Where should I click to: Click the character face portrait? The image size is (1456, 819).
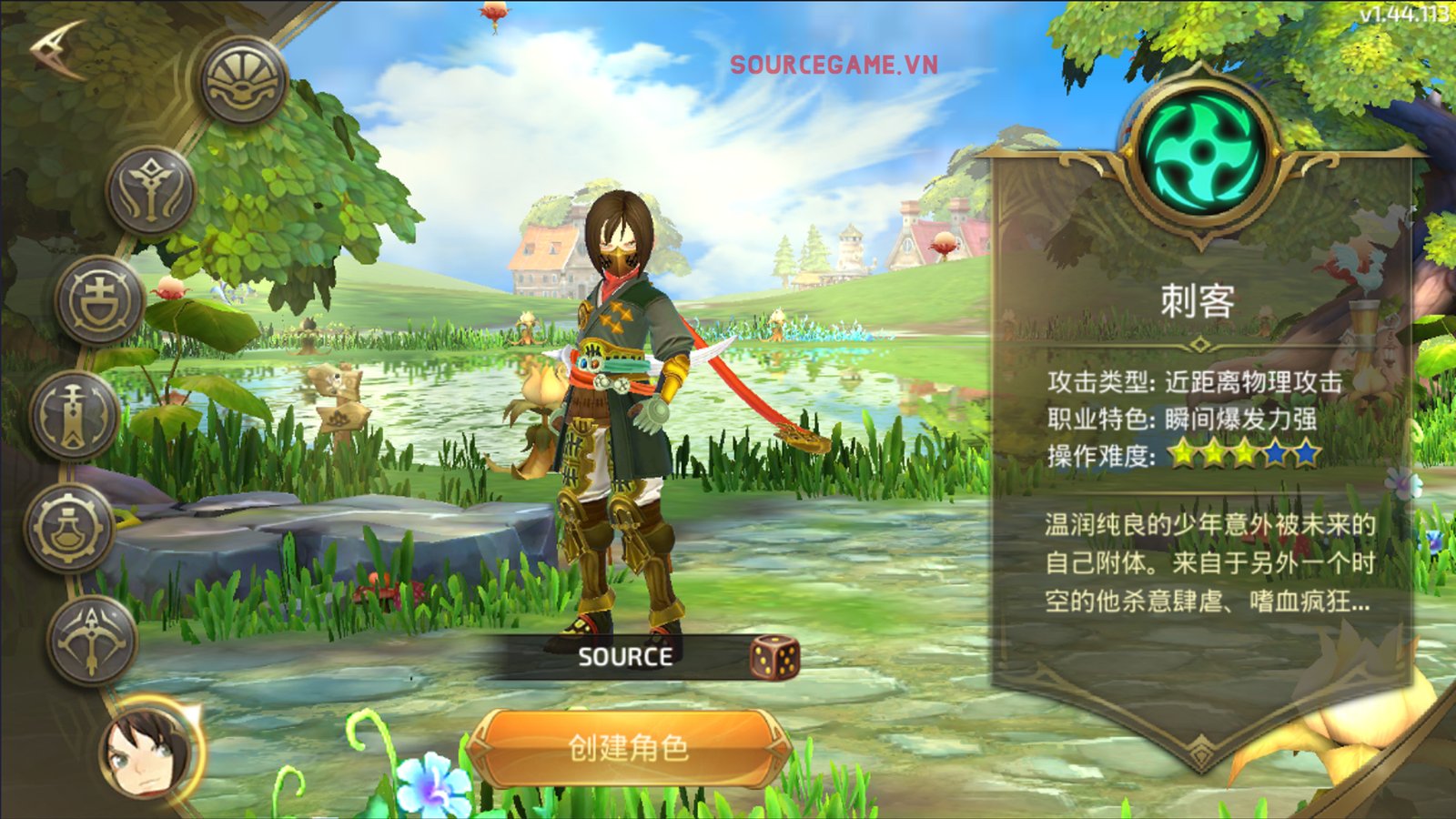point(148,750)
